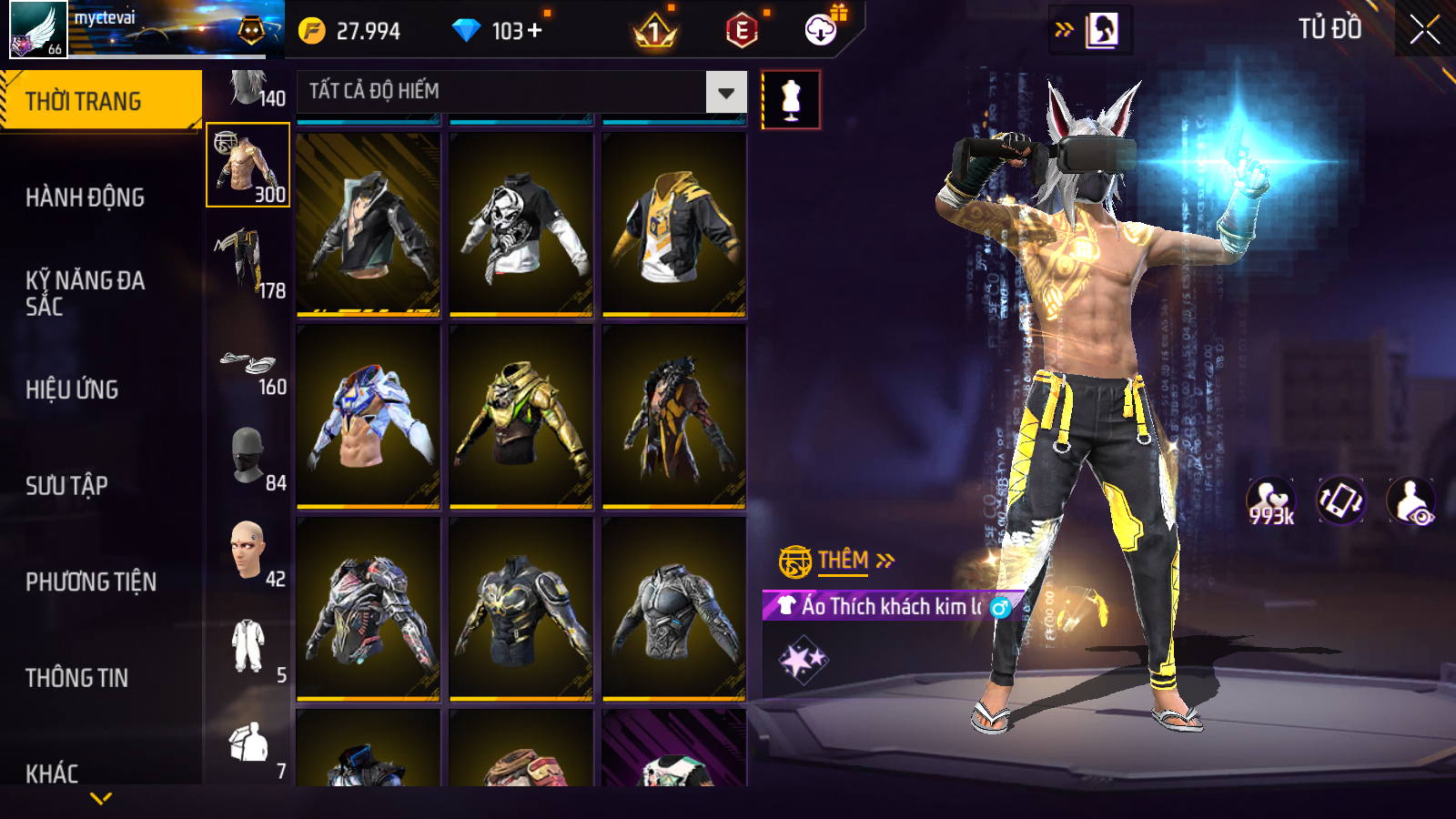This screenshot has height=819, width=1456.
Task: Go to the SƯU TẬP tab
Action: [x=66, y=486]
